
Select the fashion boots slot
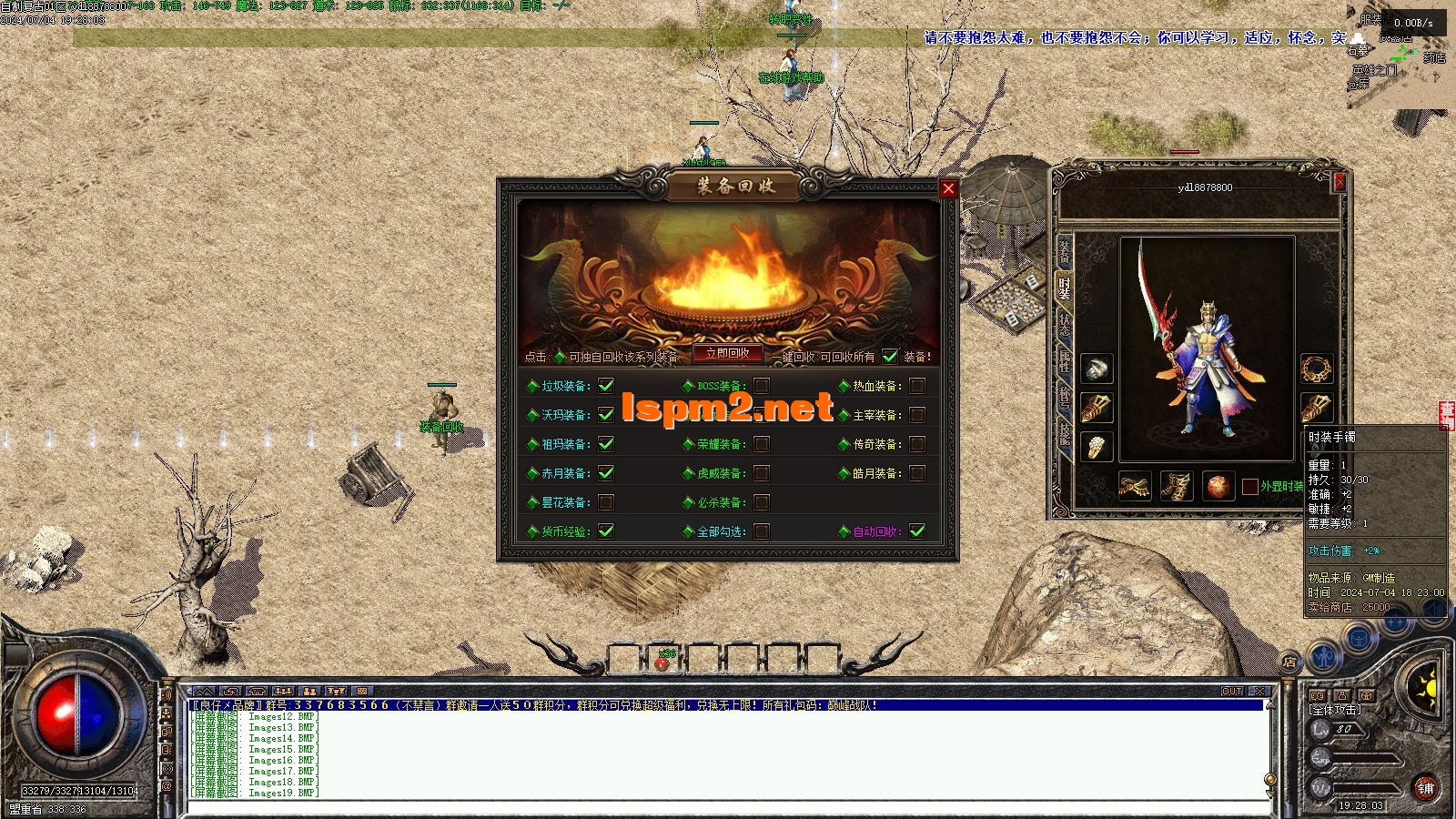pos(1177,487)
